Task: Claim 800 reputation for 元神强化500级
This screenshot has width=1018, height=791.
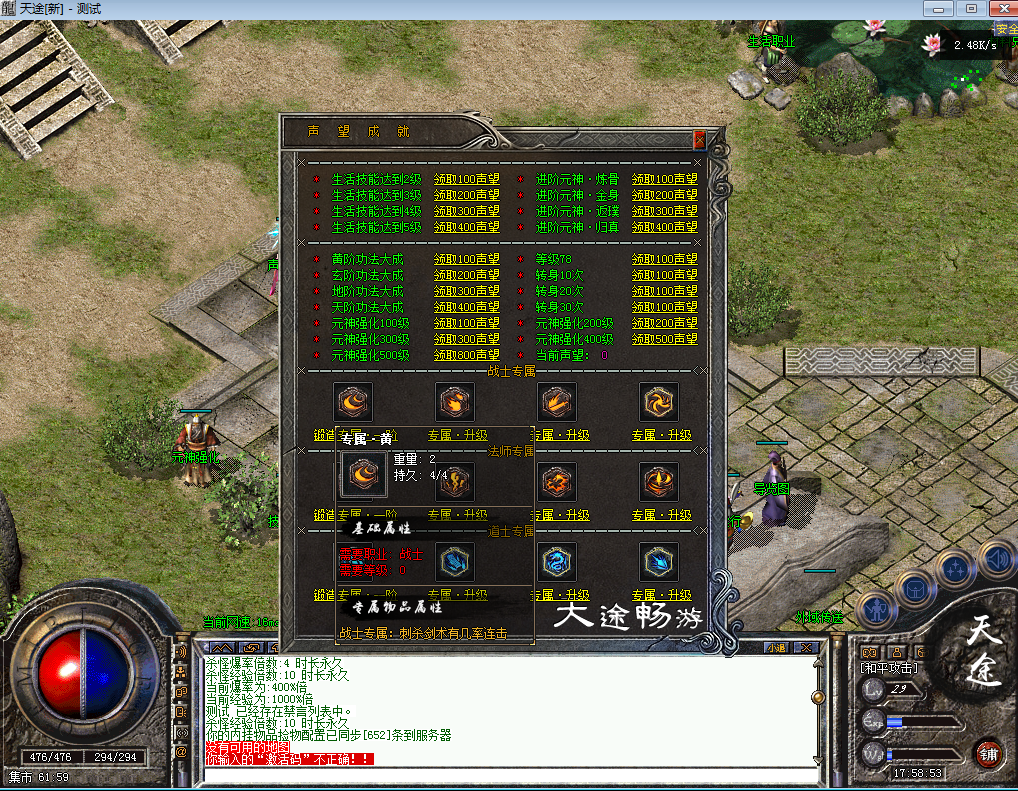Action: click(x=466, y=355)
